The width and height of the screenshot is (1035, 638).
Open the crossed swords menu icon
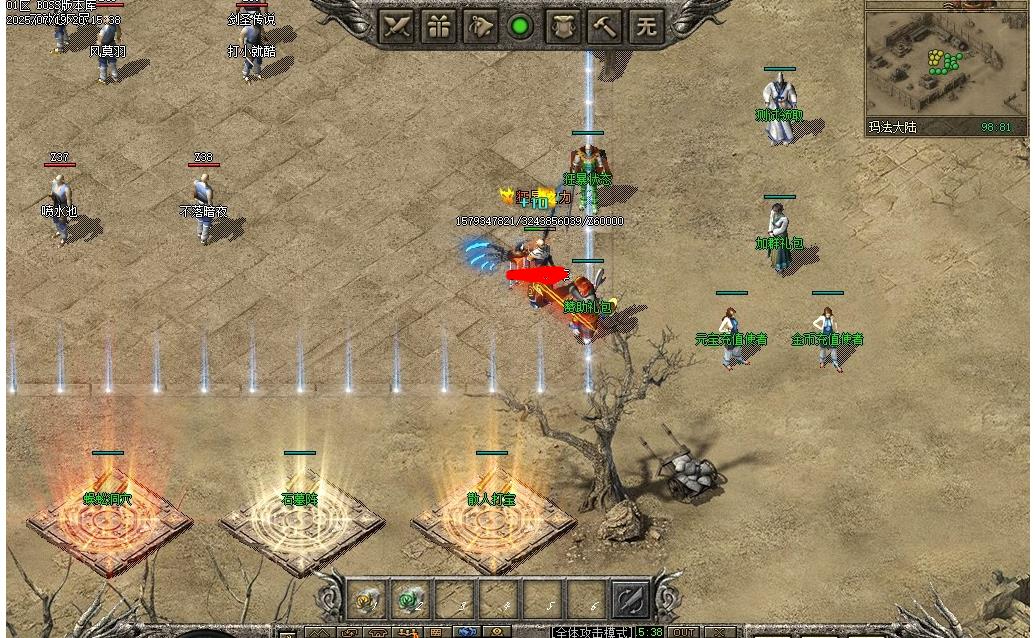pos(395,27)
